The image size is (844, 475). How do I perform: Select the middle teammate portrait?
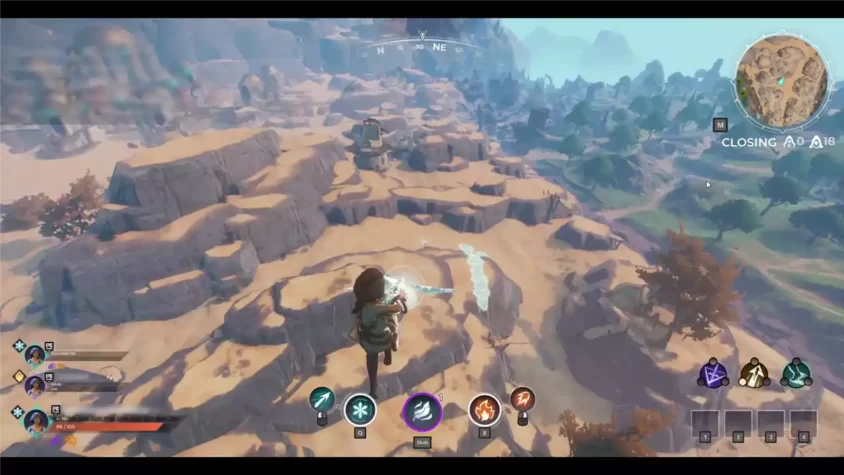(x=36, y=385)
